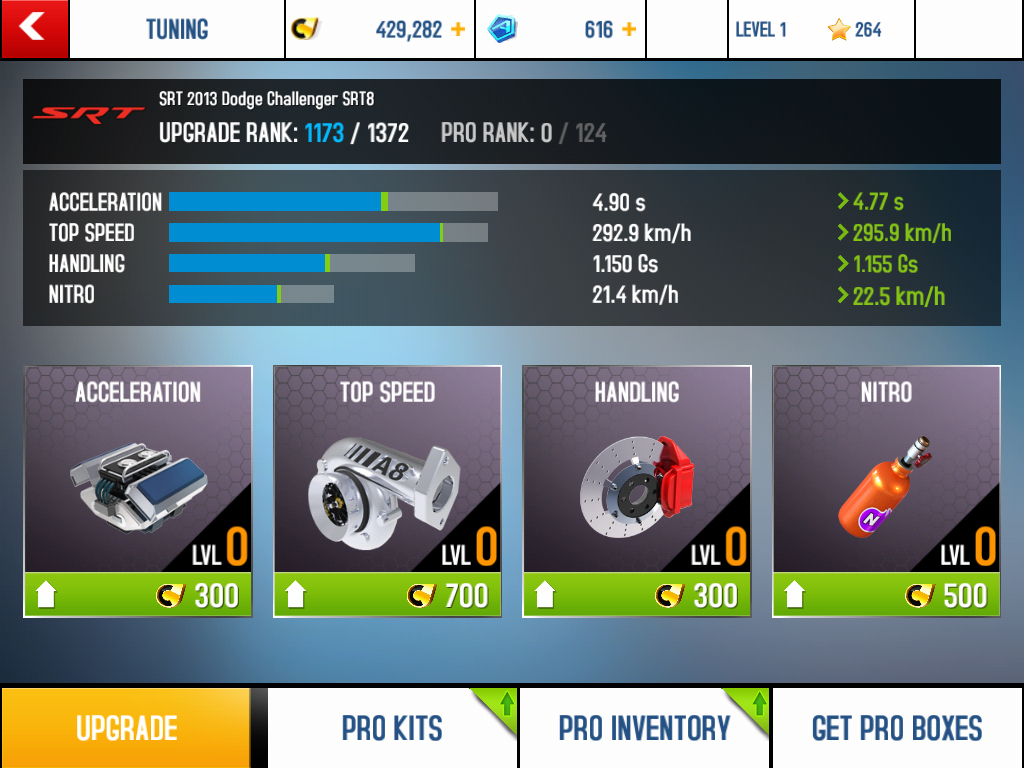Open the Level 1 star profile panel
Screen dimensions: 1024x768
coord(820,30)
